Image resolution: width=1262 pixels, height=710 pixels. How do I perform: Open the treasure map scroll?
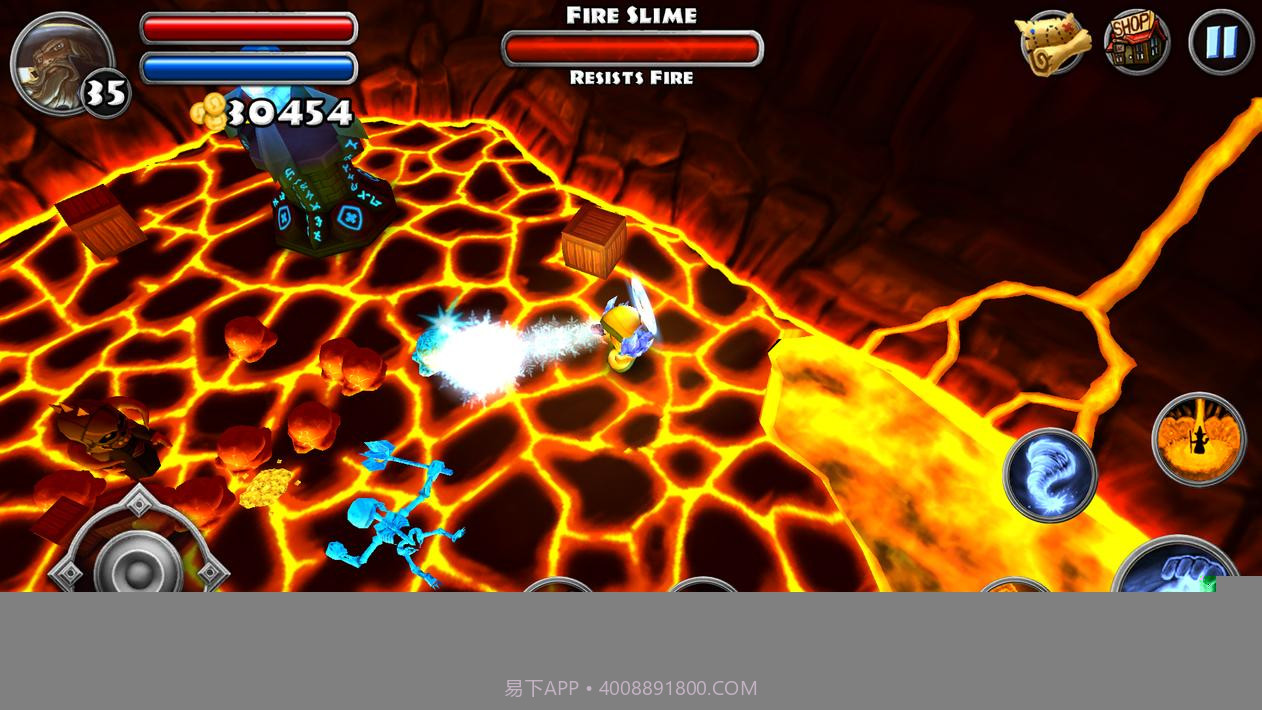click(1053, 43)
